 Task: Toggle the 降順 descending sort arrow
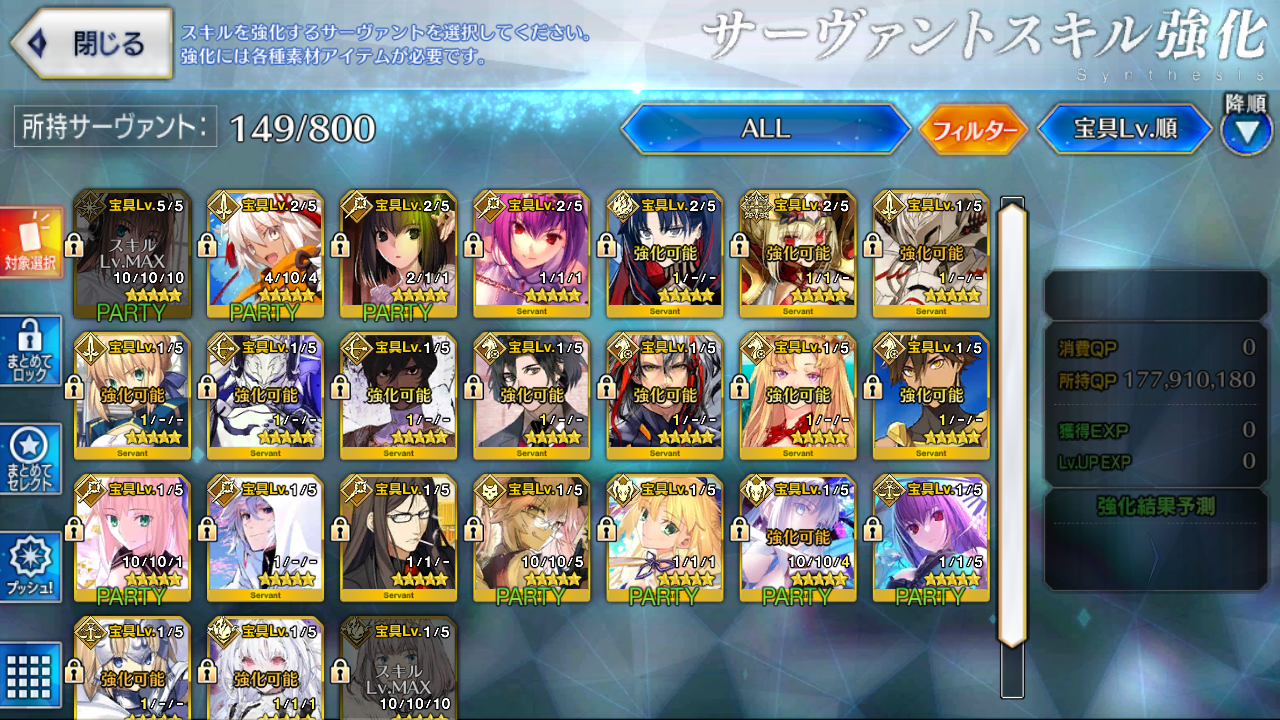pyautogui.click(x=1246, y=131)
